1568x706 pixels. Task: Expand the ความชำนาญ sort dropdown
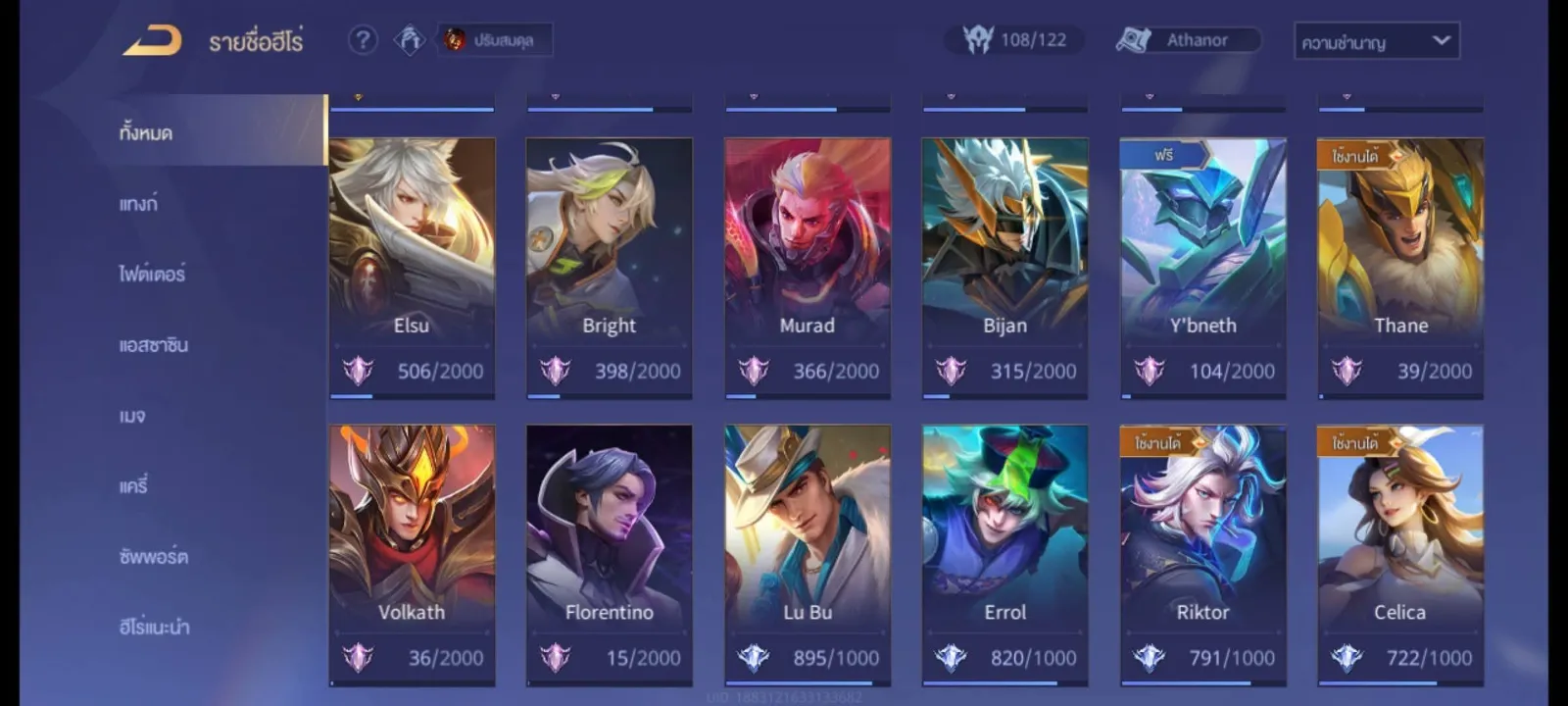tap(1376, 41)
